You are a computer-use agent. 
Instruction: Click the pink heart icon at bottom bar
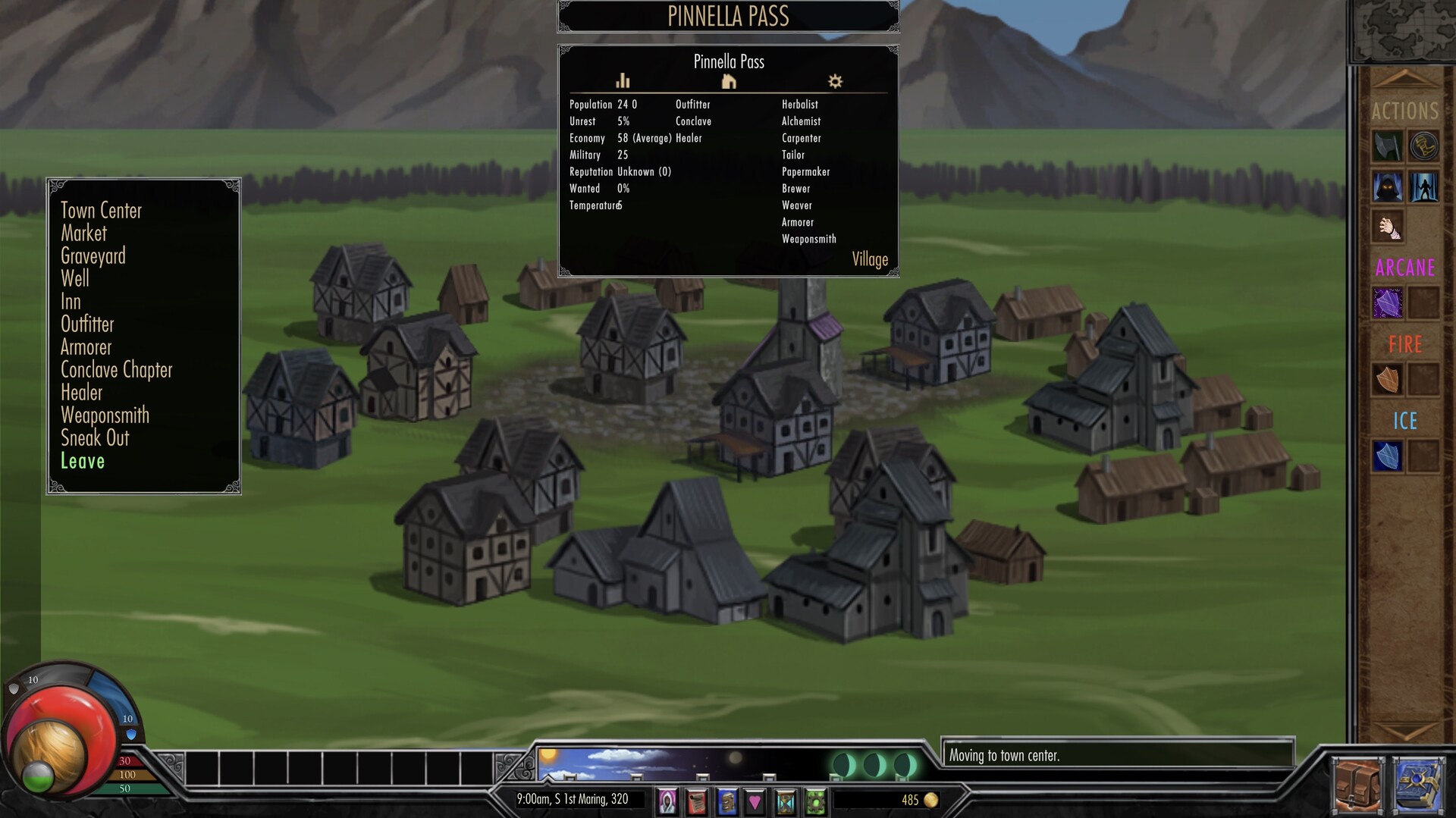[755, 802]
